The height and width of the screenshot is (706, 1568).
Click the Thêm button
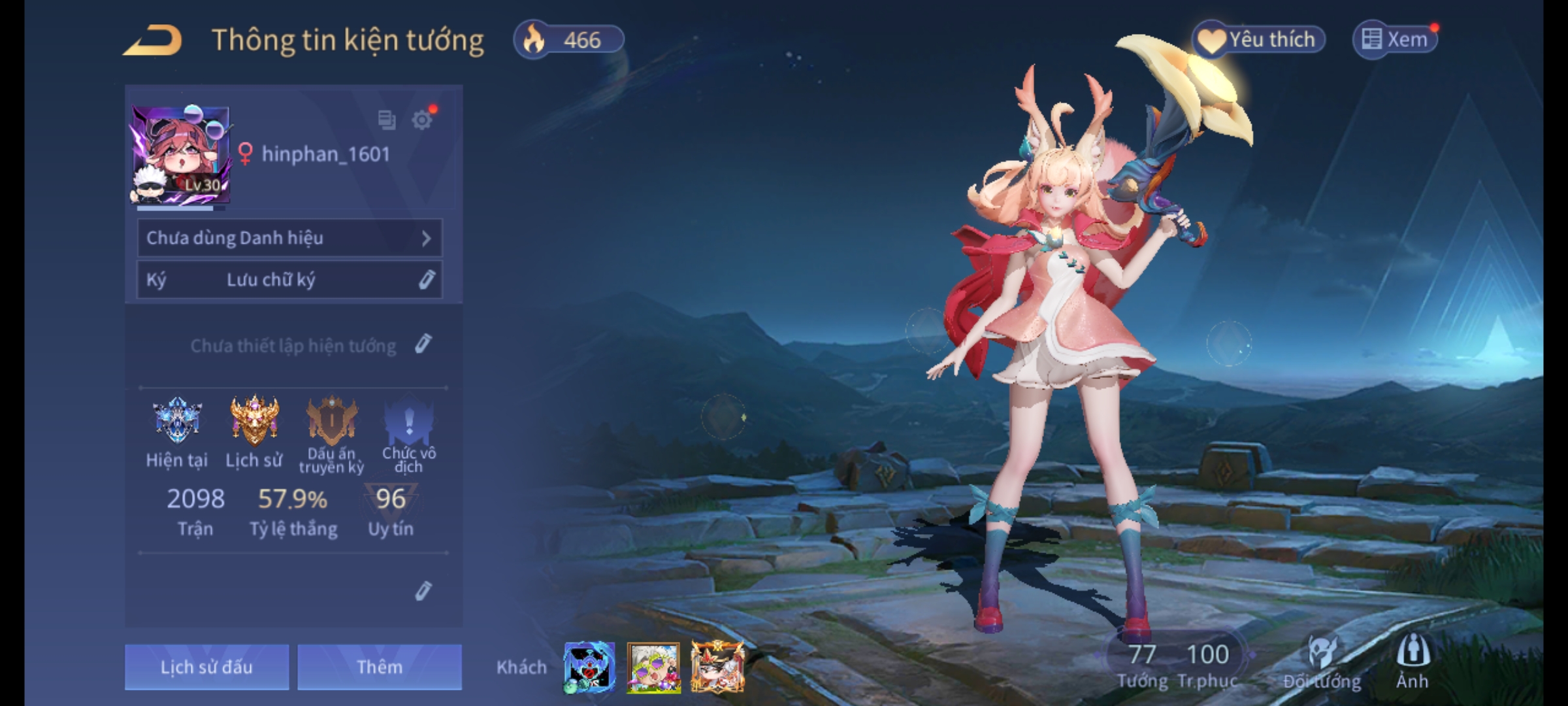tap(380, 667)
